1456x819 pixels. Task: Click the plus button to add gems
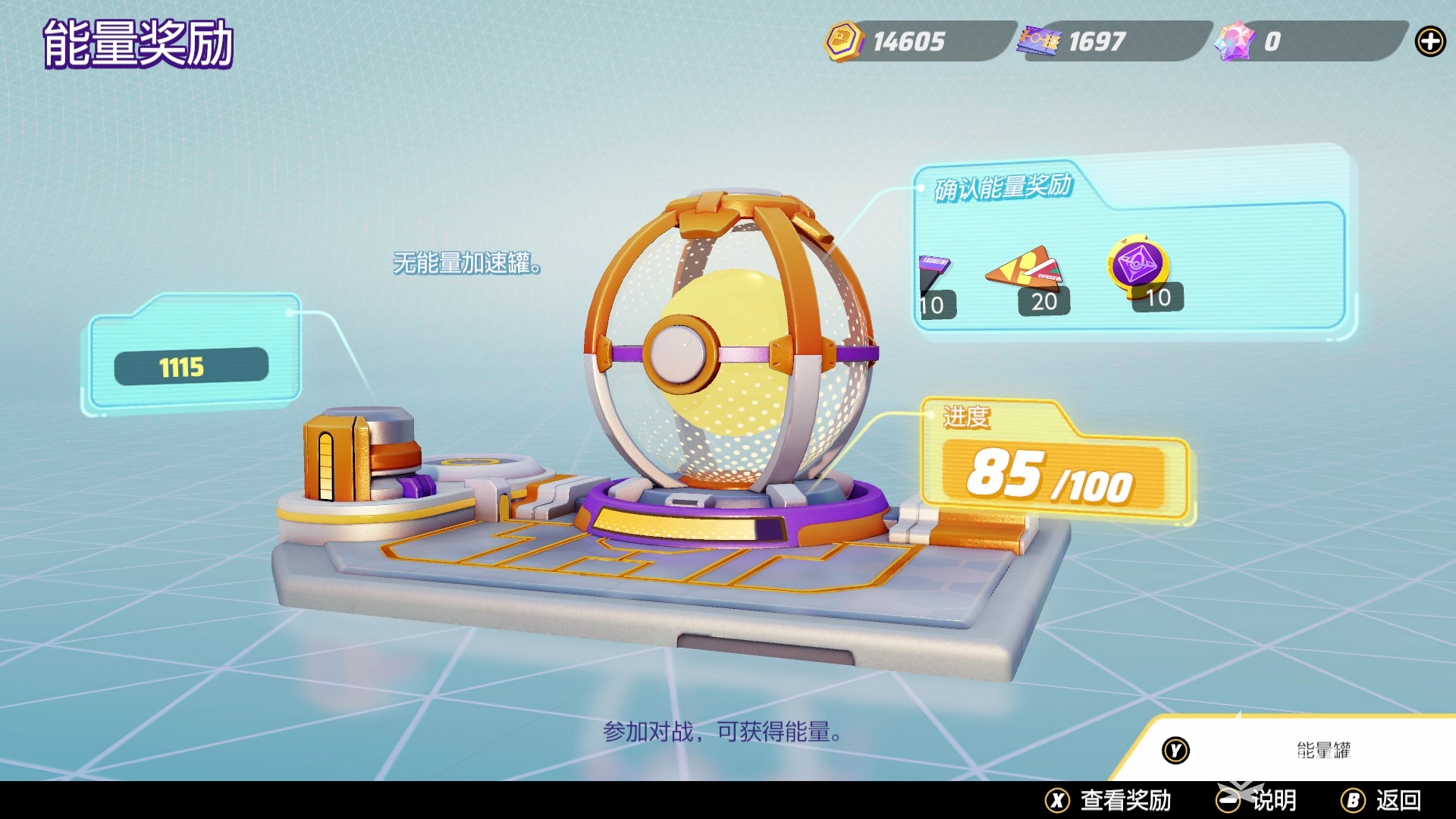coord(1429,42)
